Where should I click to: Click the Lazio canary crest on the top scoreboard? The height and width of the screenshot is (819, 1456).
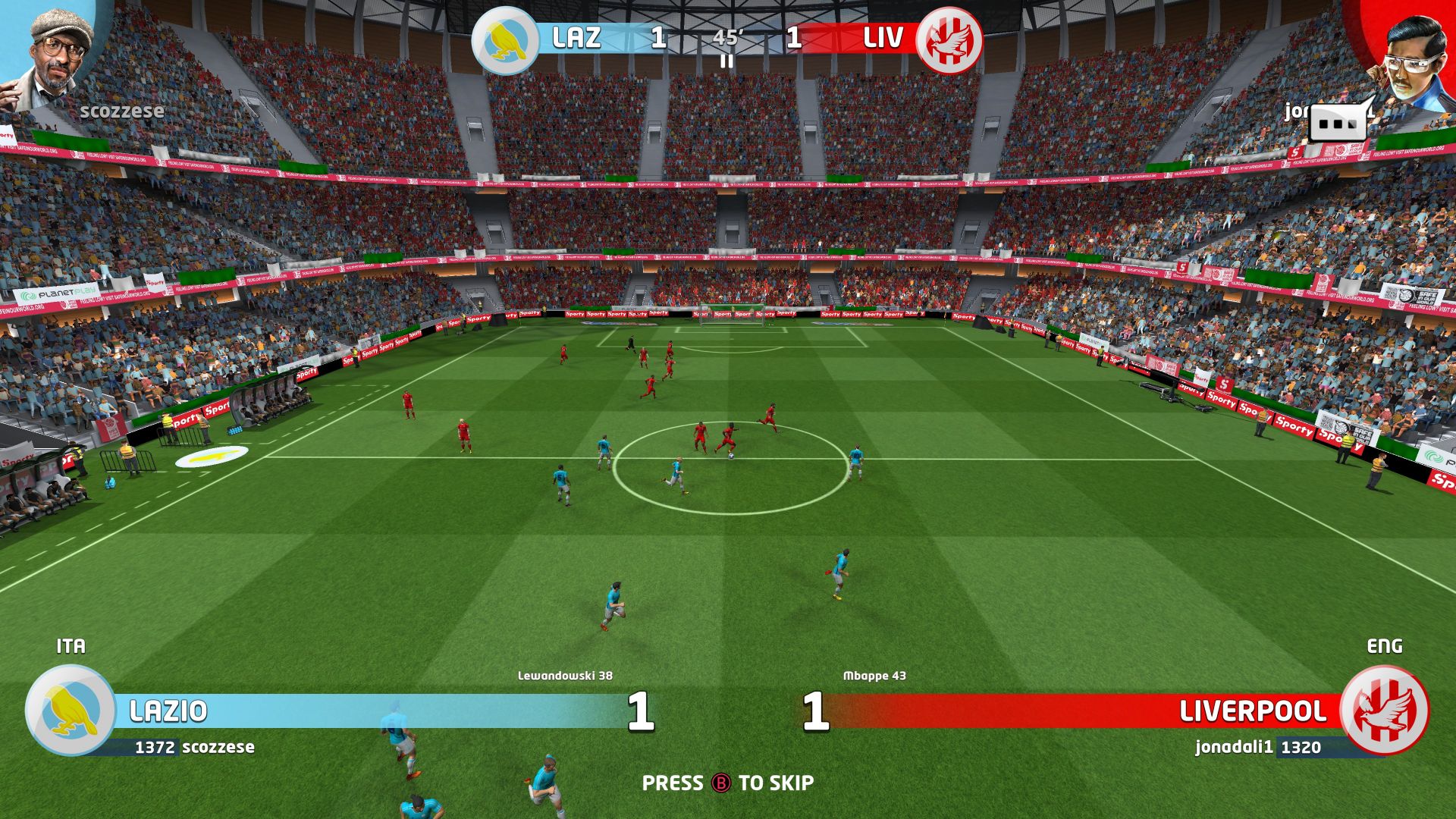coord(507,39)
